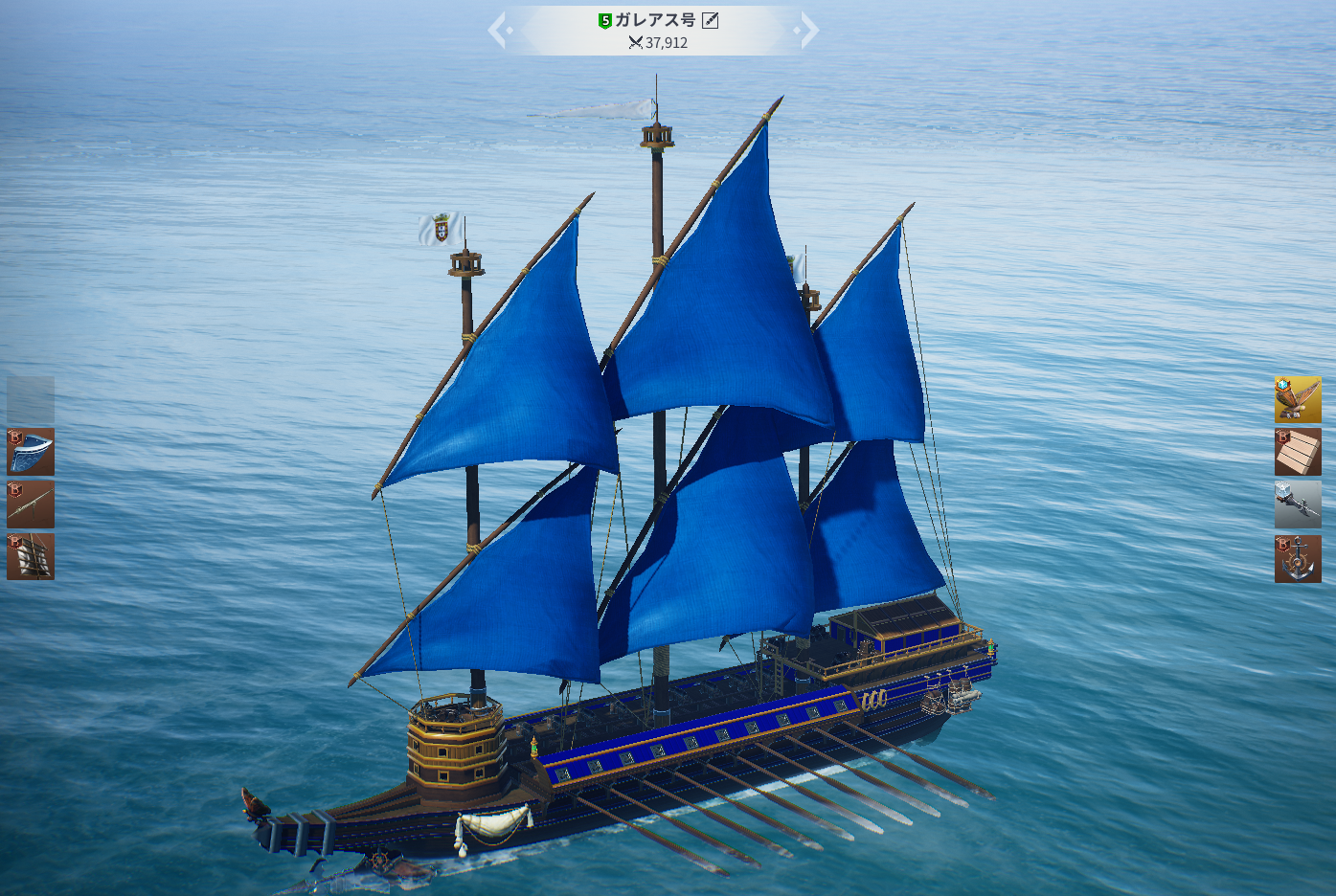Open the anchor and helm equipment slot

click(1298, 558)
